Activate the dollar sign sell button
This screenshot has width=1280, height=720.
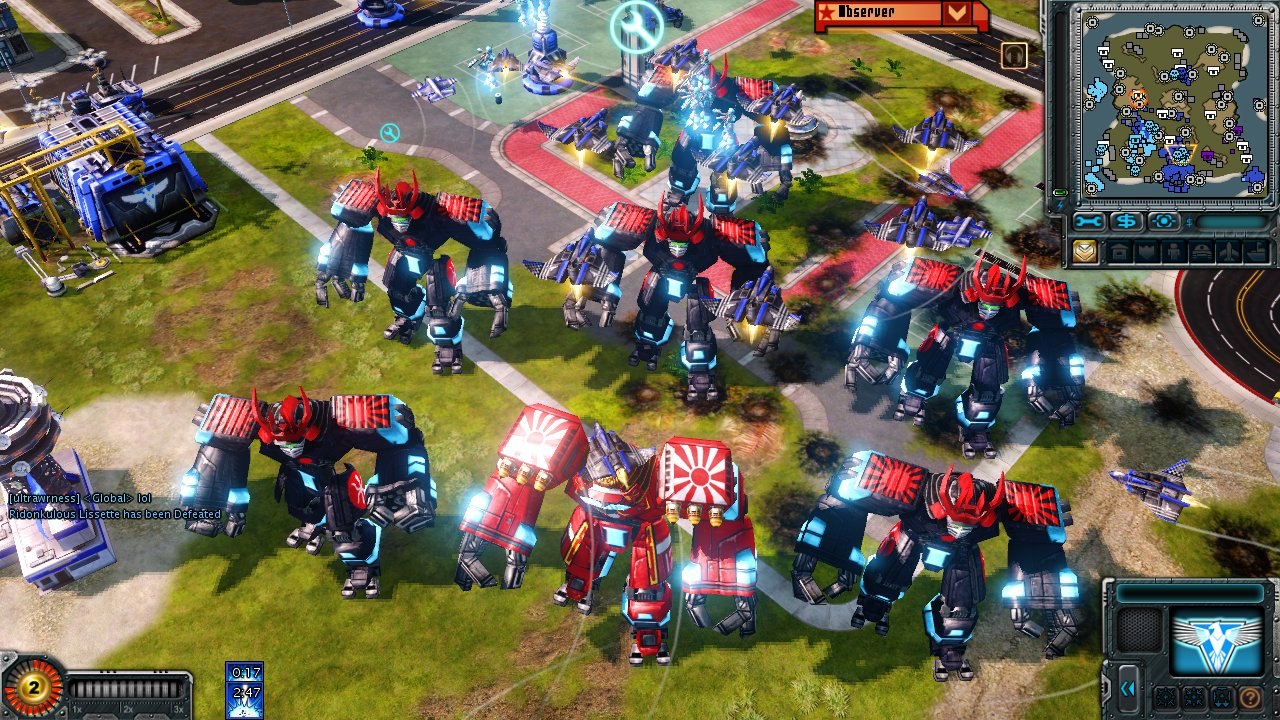click(1127, 222)
